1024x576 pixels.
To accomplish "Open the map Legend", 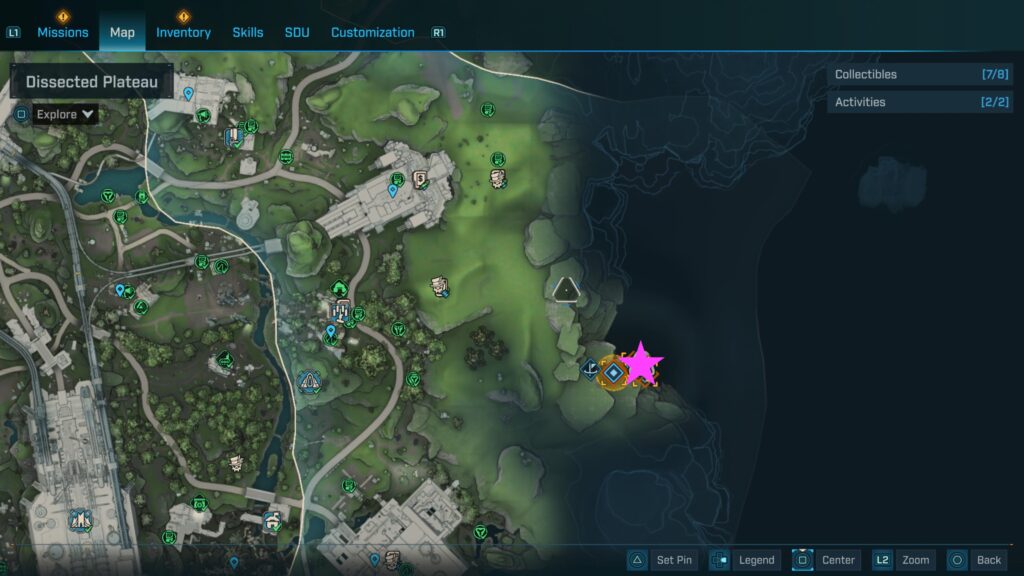I will pos(745,560).
